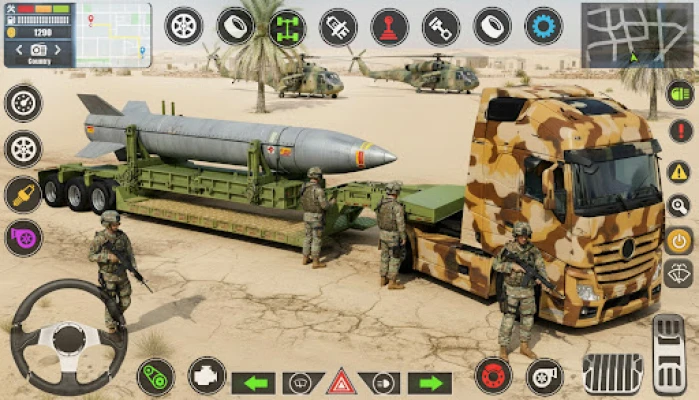Screen dimensions: 699x400
Task: Select the orange spark plug icon
Action: point(22,194)
